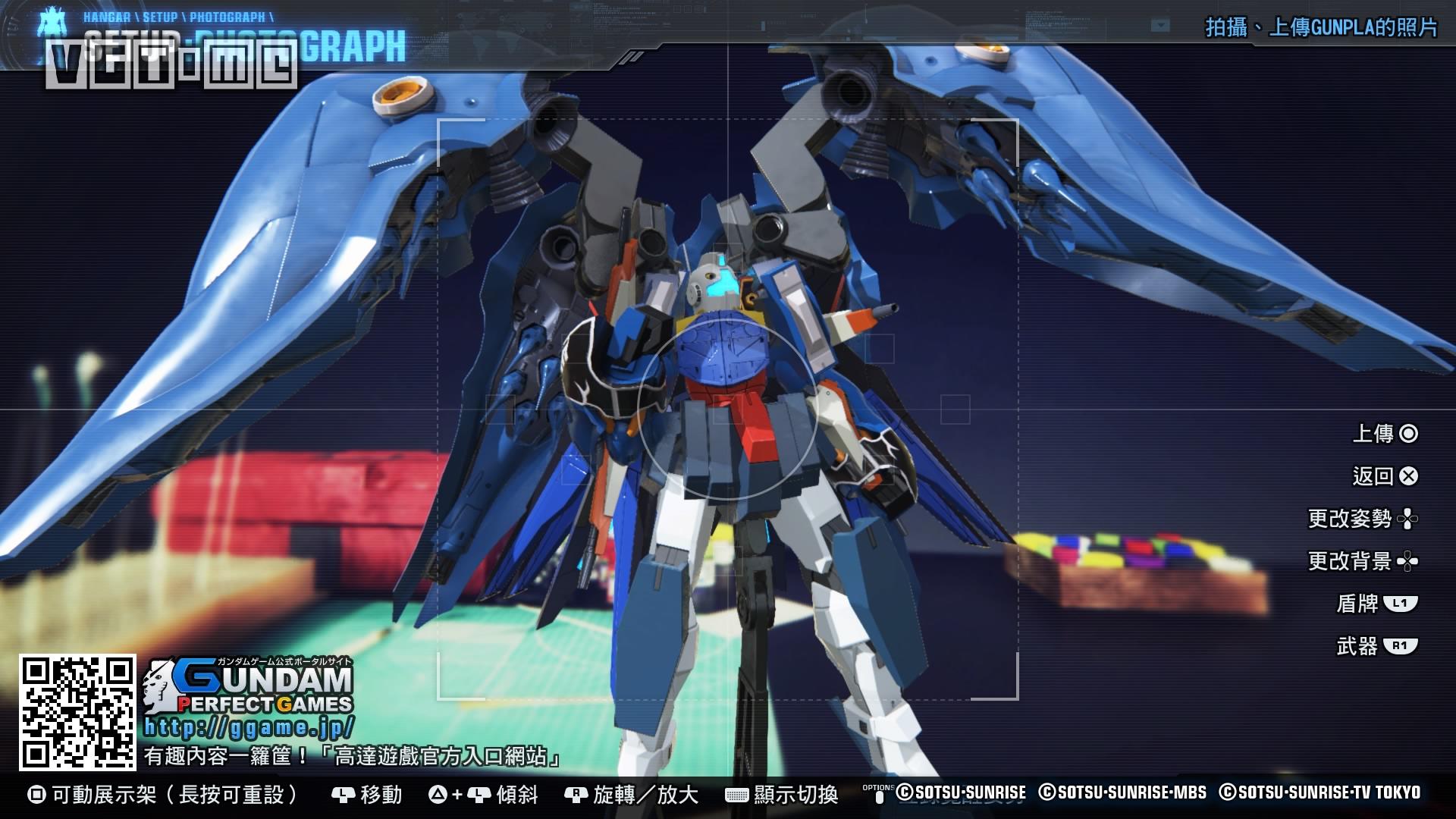Select SETUP in the breadcrumb path
1456x819 pixels.
coord(160,17)
